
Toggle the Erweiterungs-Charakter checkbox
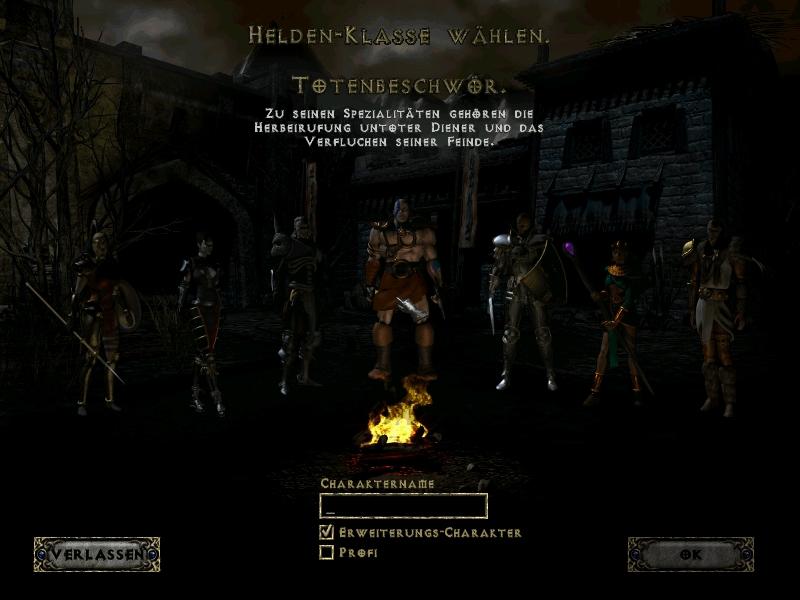click(326, 533)
